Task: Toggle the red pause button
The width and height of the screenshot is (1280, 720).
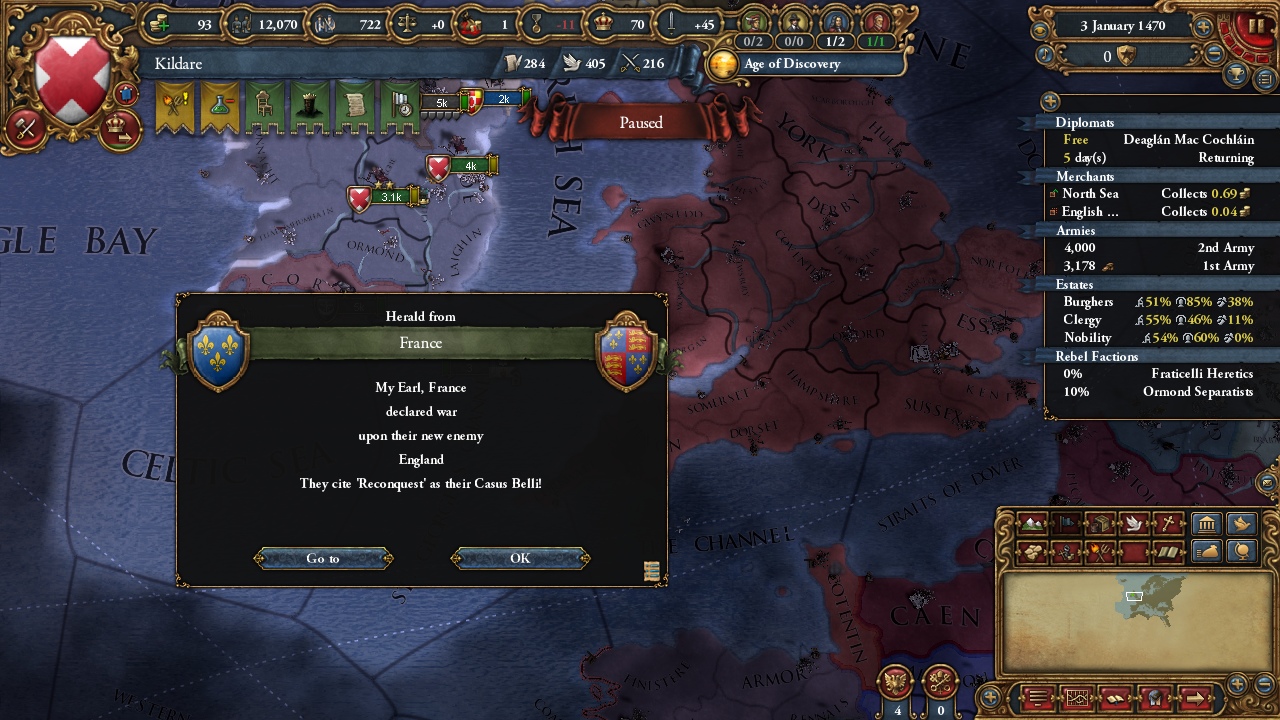Action: tap(1256, 27)
